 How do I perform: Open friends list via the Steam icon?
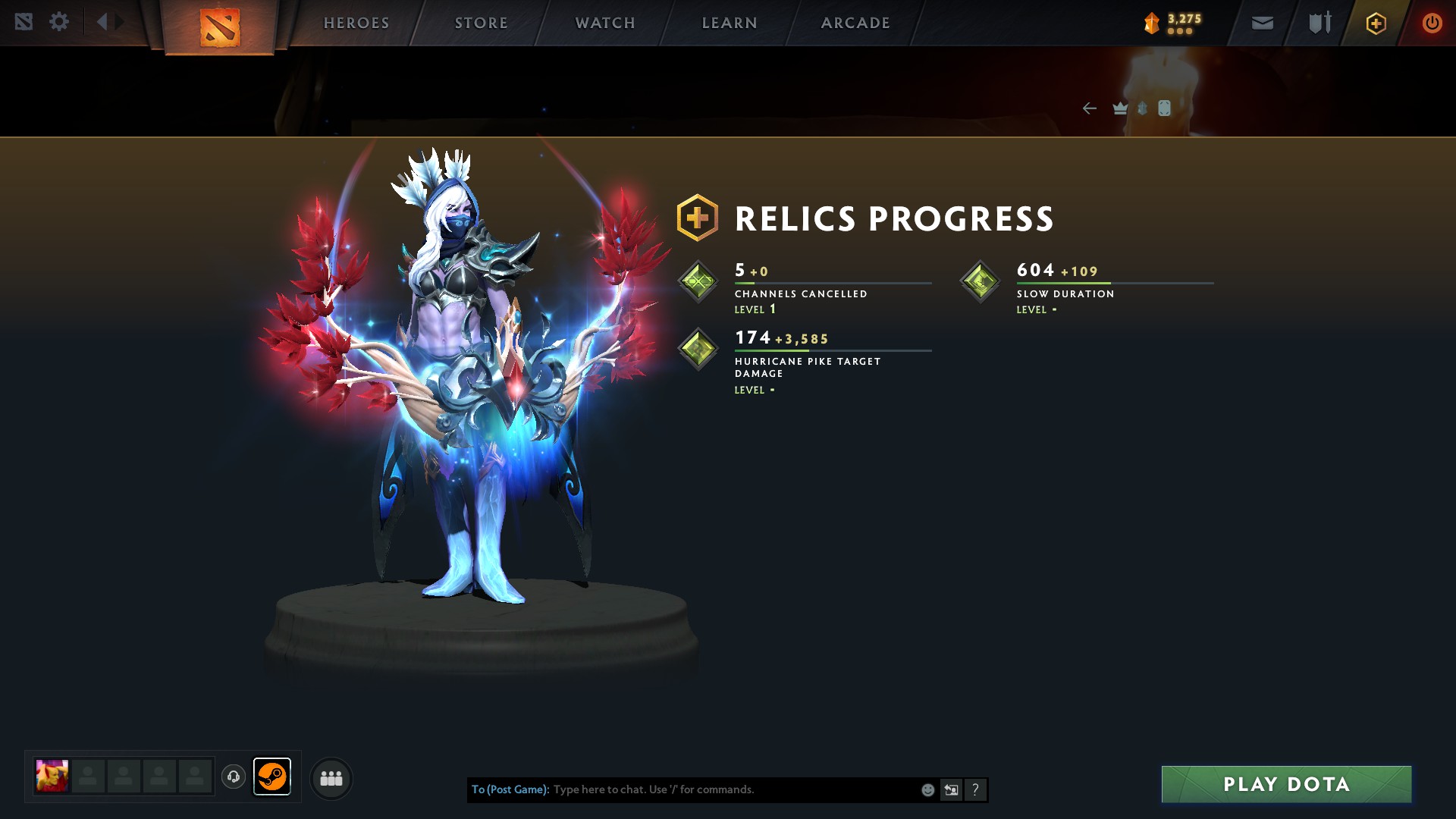pos(273,777)
